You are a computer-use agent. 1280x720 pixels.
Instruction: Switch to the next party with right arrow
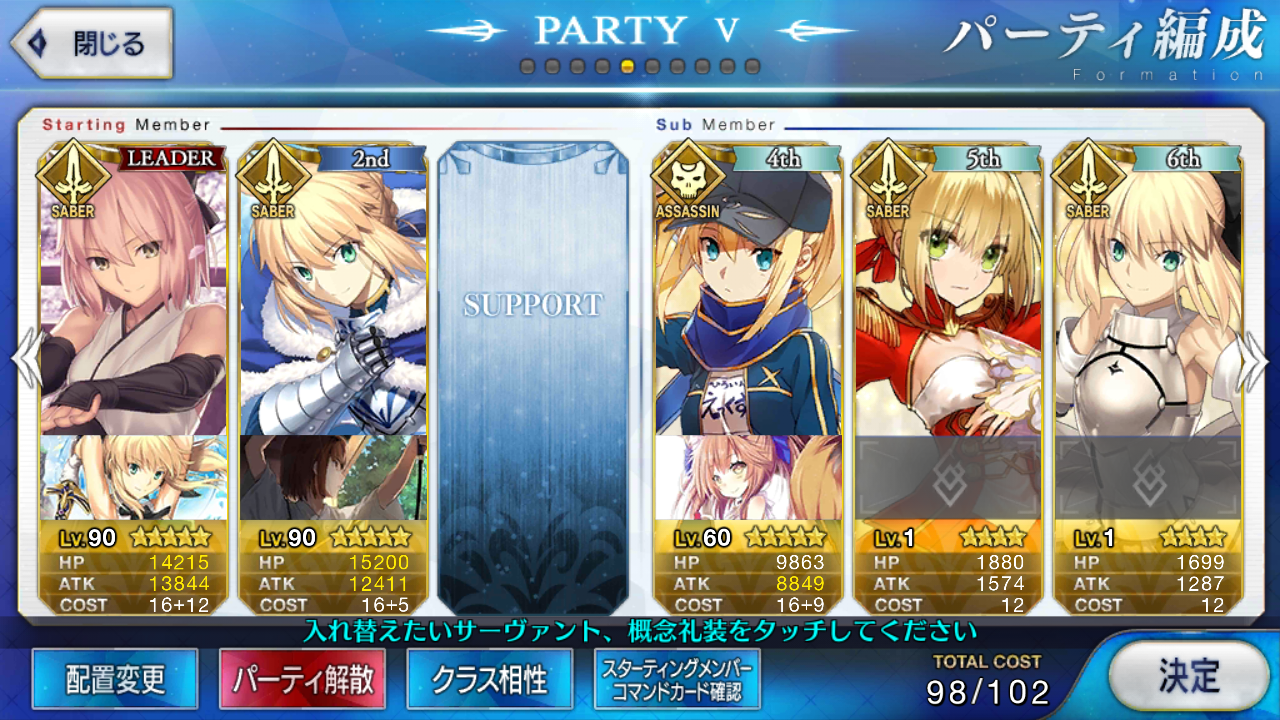[1256, 360]
